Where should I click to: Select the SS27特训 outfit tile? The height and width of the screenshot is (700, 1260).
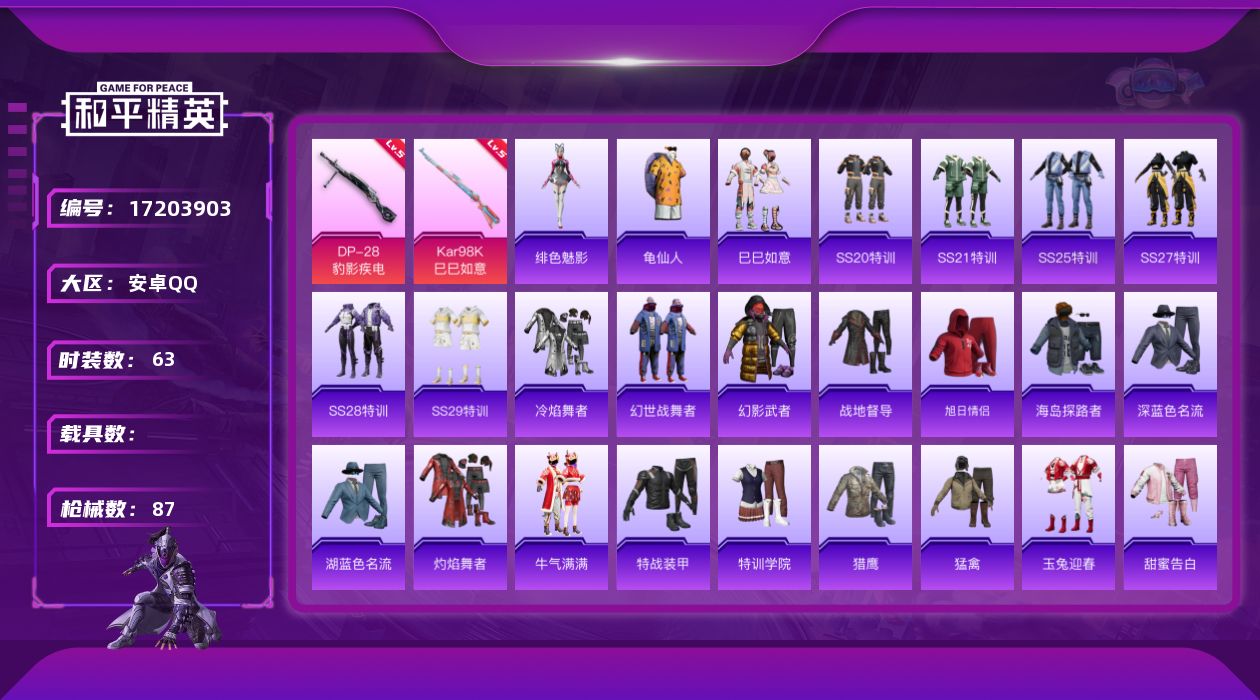tap(1170, 211)
